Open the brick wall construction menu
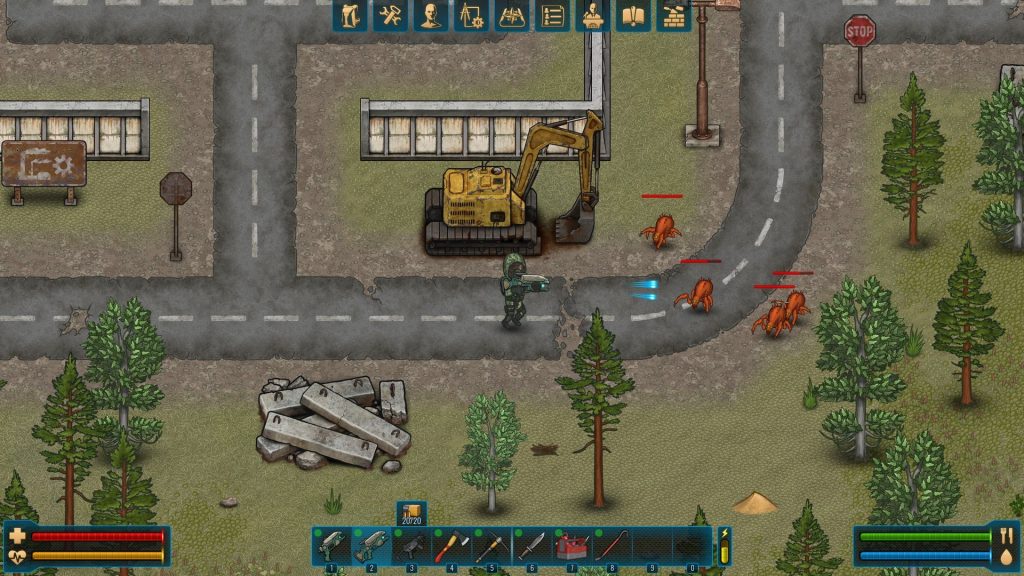Viewport: 1024px width, 576px height. coord(673,15)
